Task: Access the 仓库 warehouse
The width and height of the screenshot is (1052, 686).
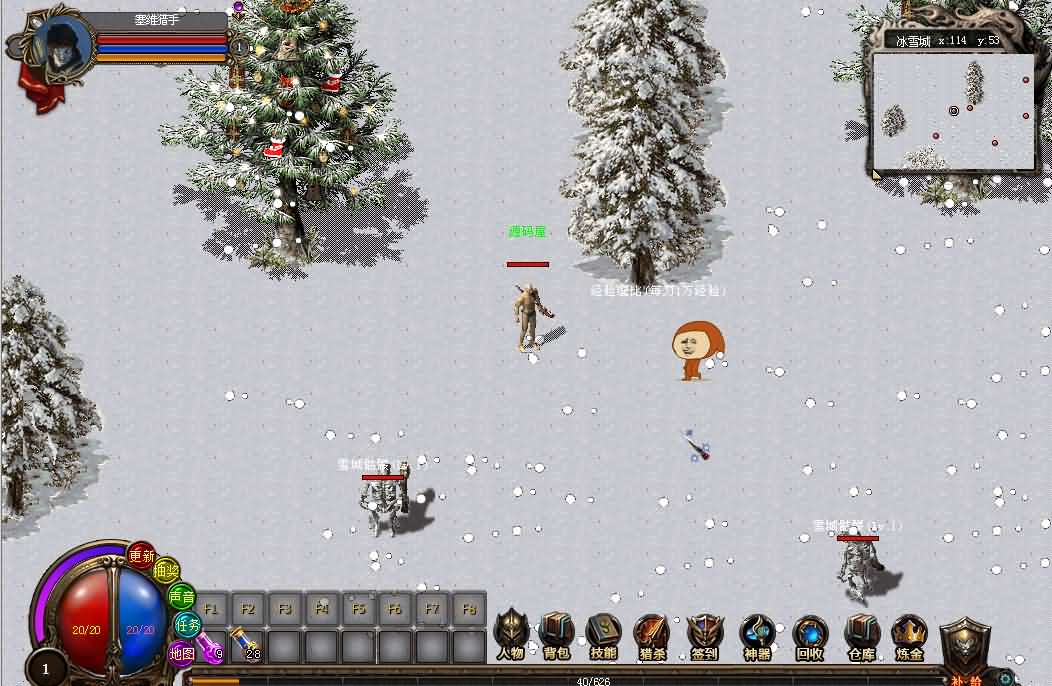Action: pos(861,633)
